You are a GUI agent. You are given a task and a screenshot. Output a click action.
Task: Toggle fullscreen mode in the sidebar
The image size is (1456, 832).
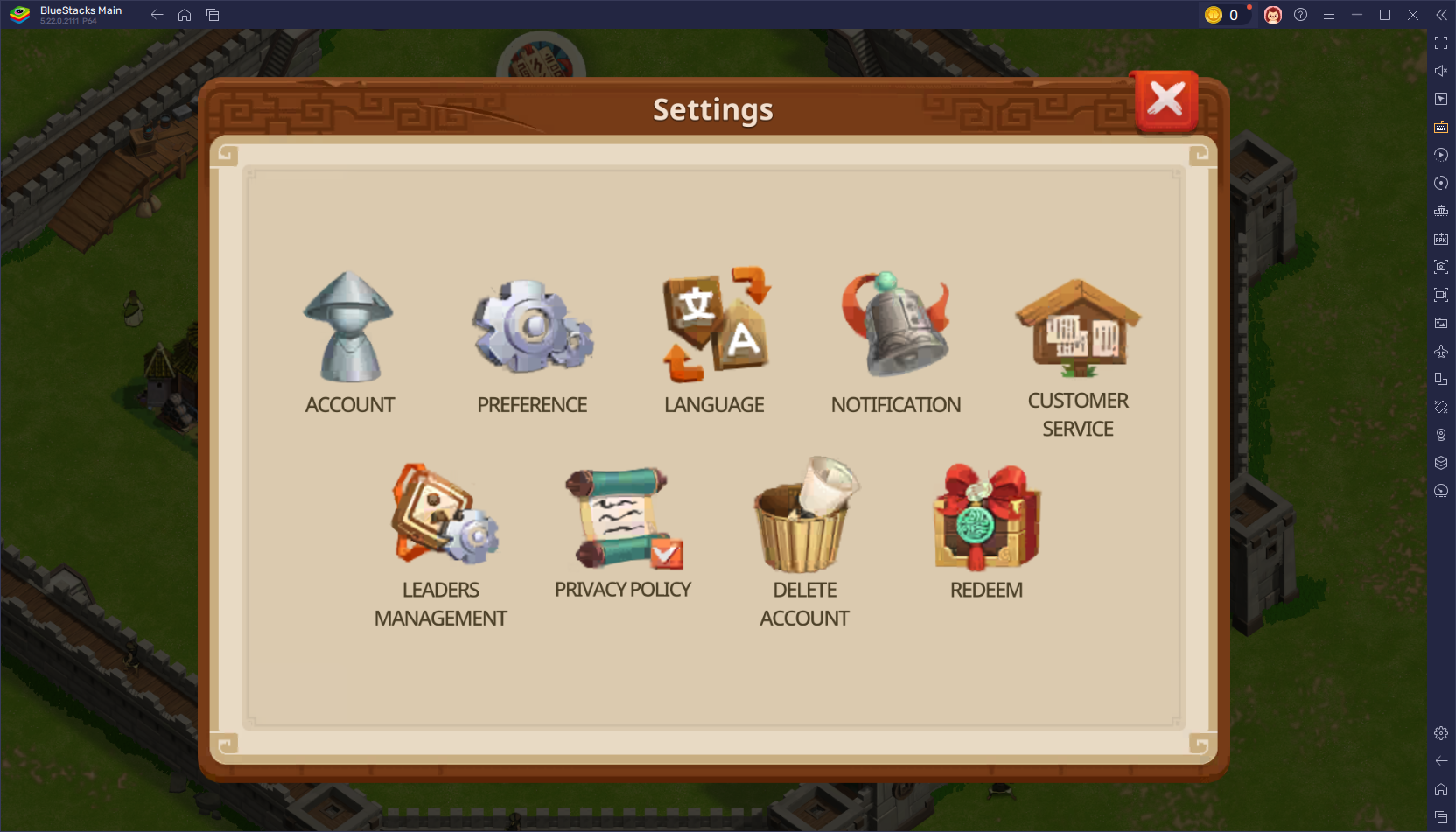tap(1441, 42)
